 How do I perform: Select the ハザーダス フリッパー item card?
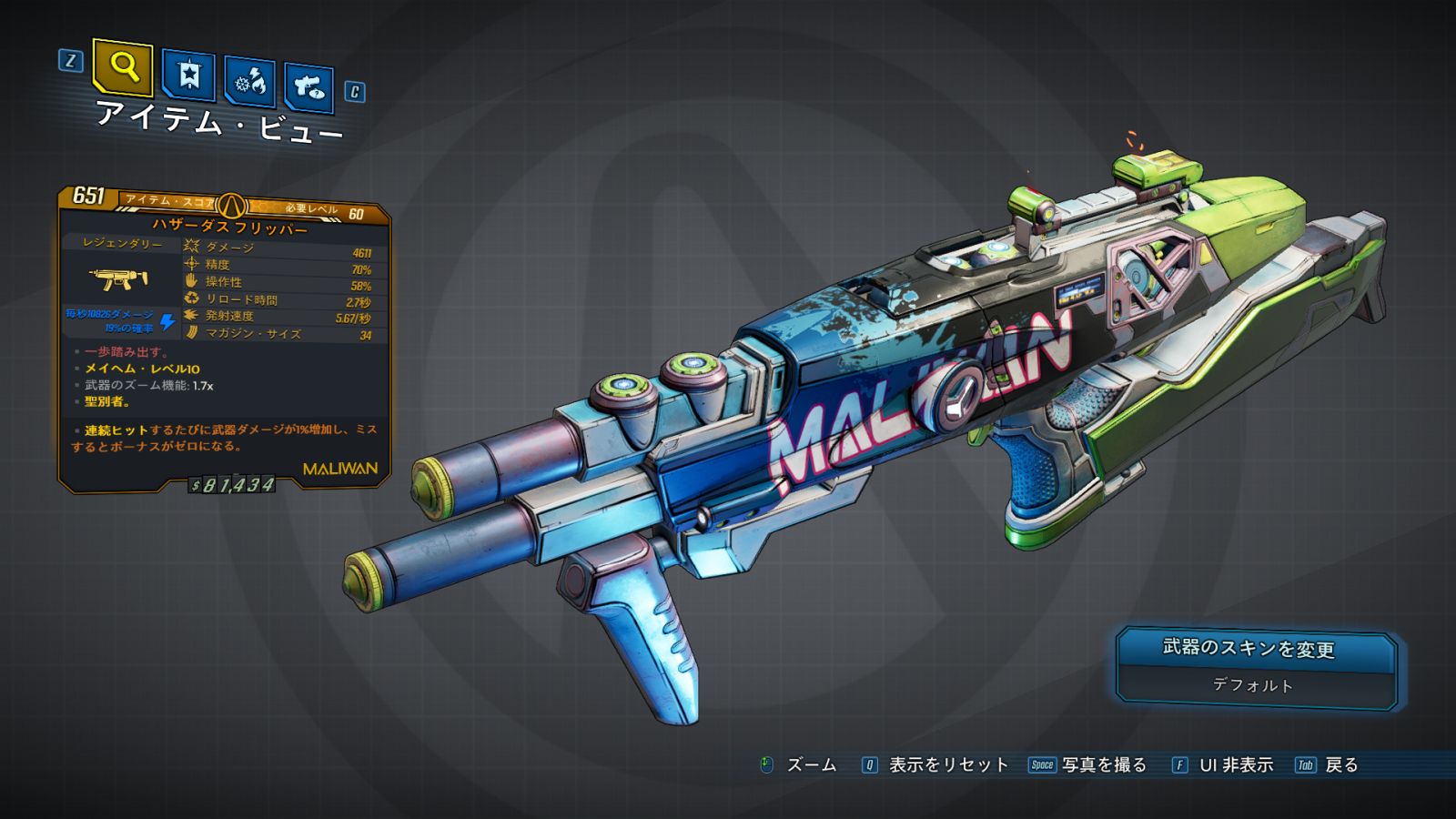(226, 339)
